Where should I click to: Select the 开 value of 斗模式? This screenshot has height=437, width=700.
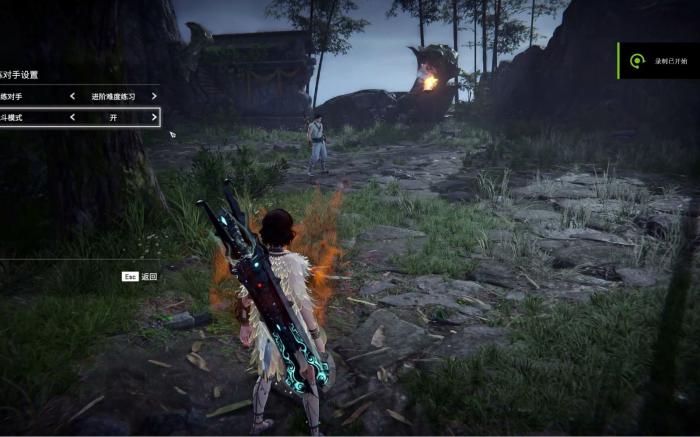click(113, 117)
